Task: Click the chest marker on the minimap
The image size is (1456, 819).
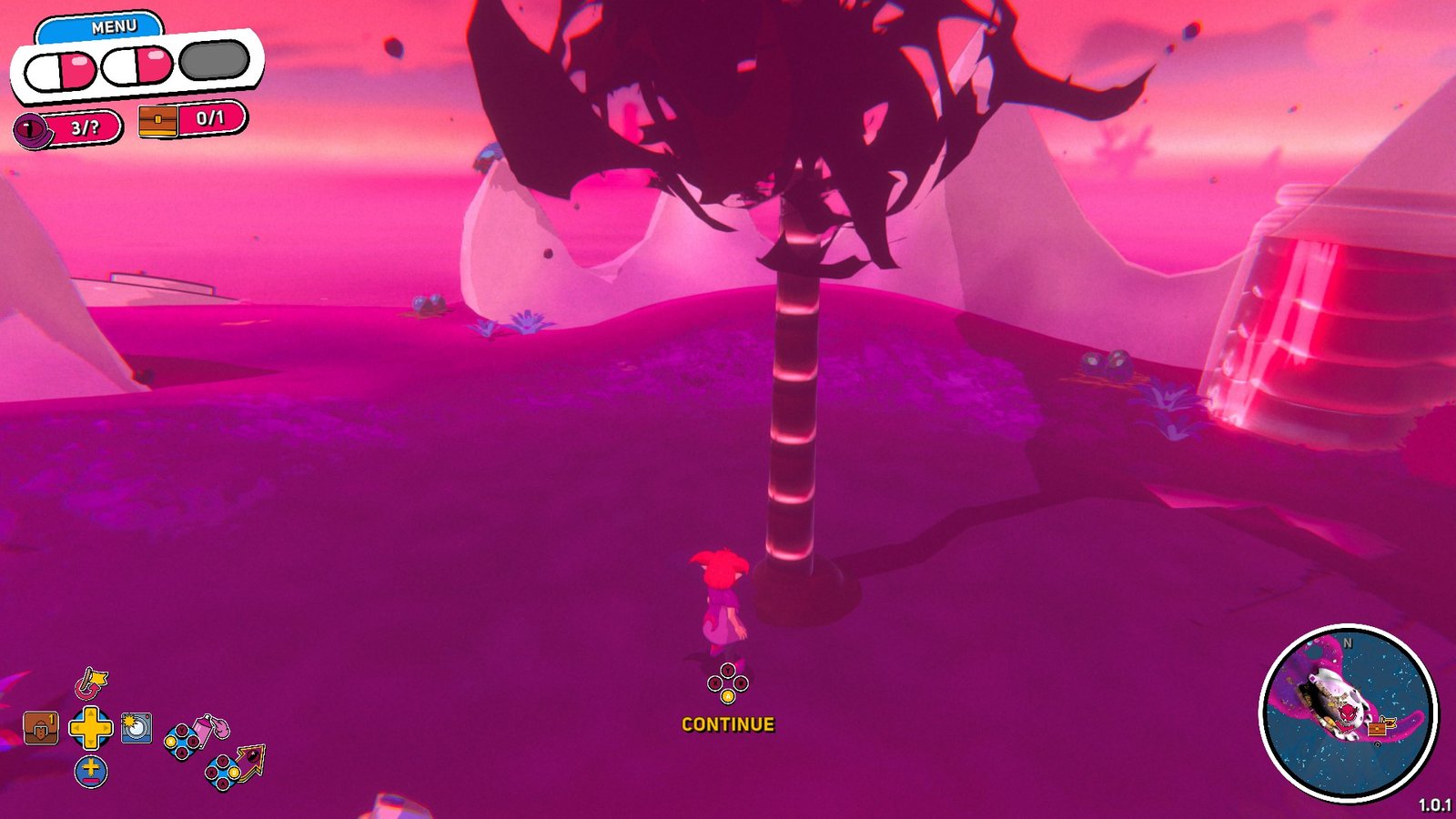Action: click(x=1377, y=728)
